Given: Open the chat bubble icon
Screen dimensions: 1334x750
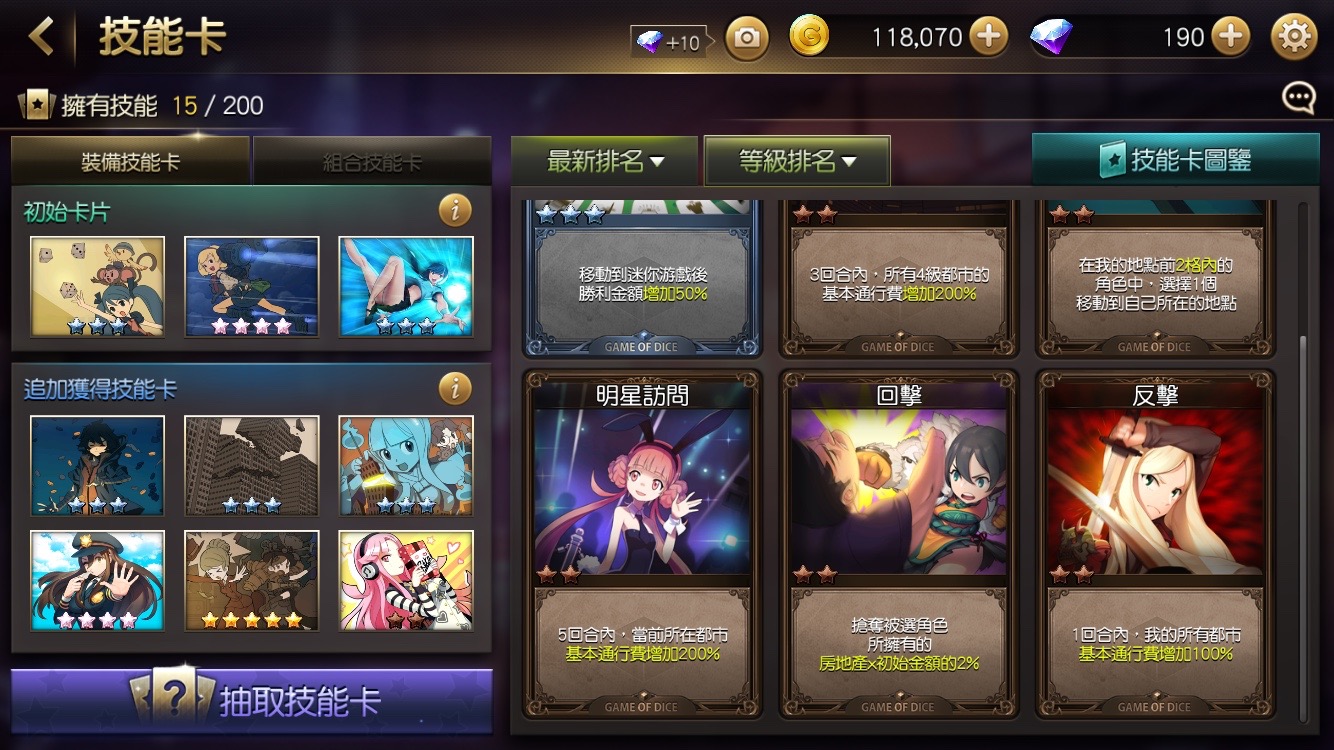Looking at the screenshot, I should (x=1297, y=97).
